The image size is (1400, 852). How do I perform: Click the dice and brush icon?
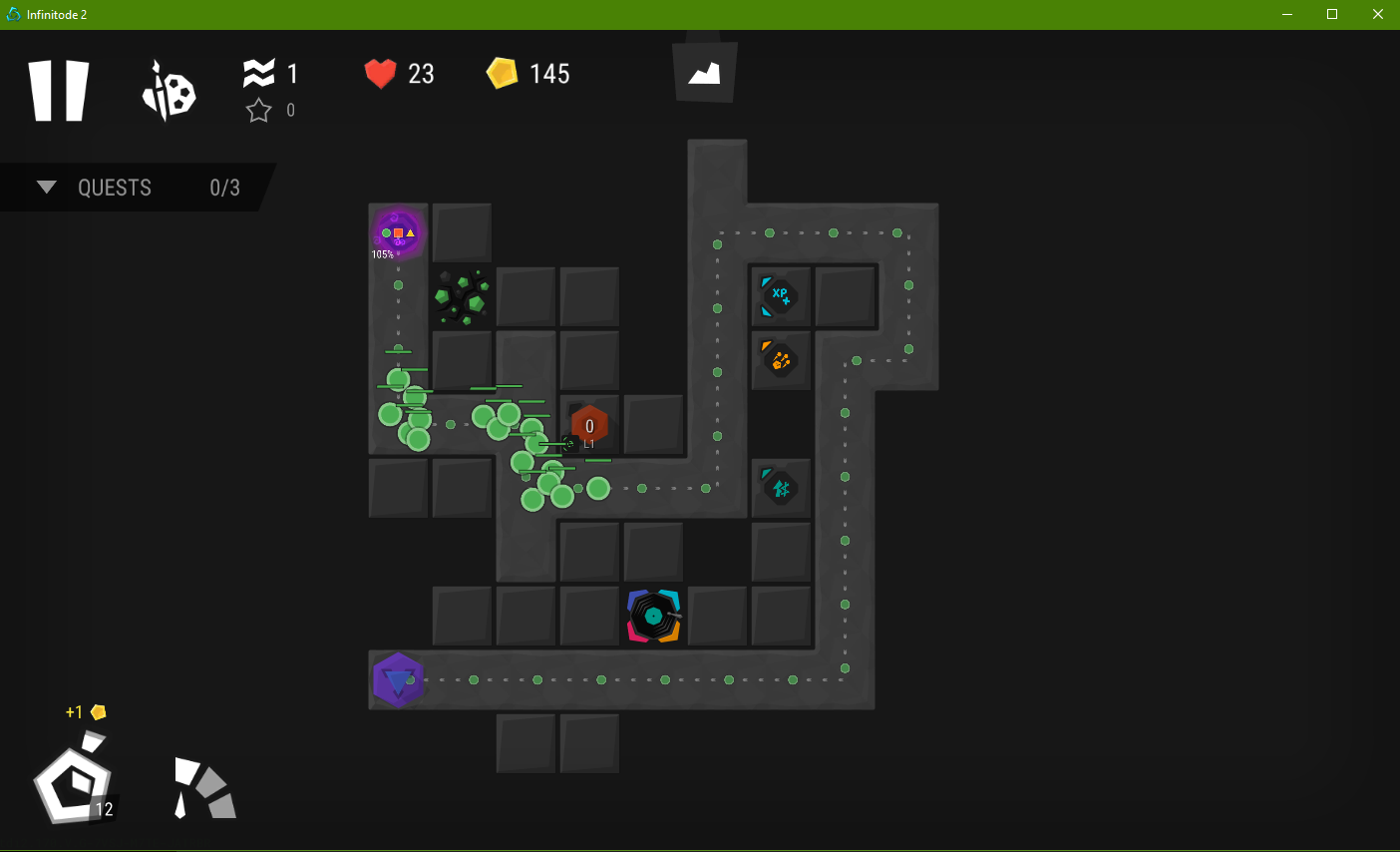[x=169, y=92]
